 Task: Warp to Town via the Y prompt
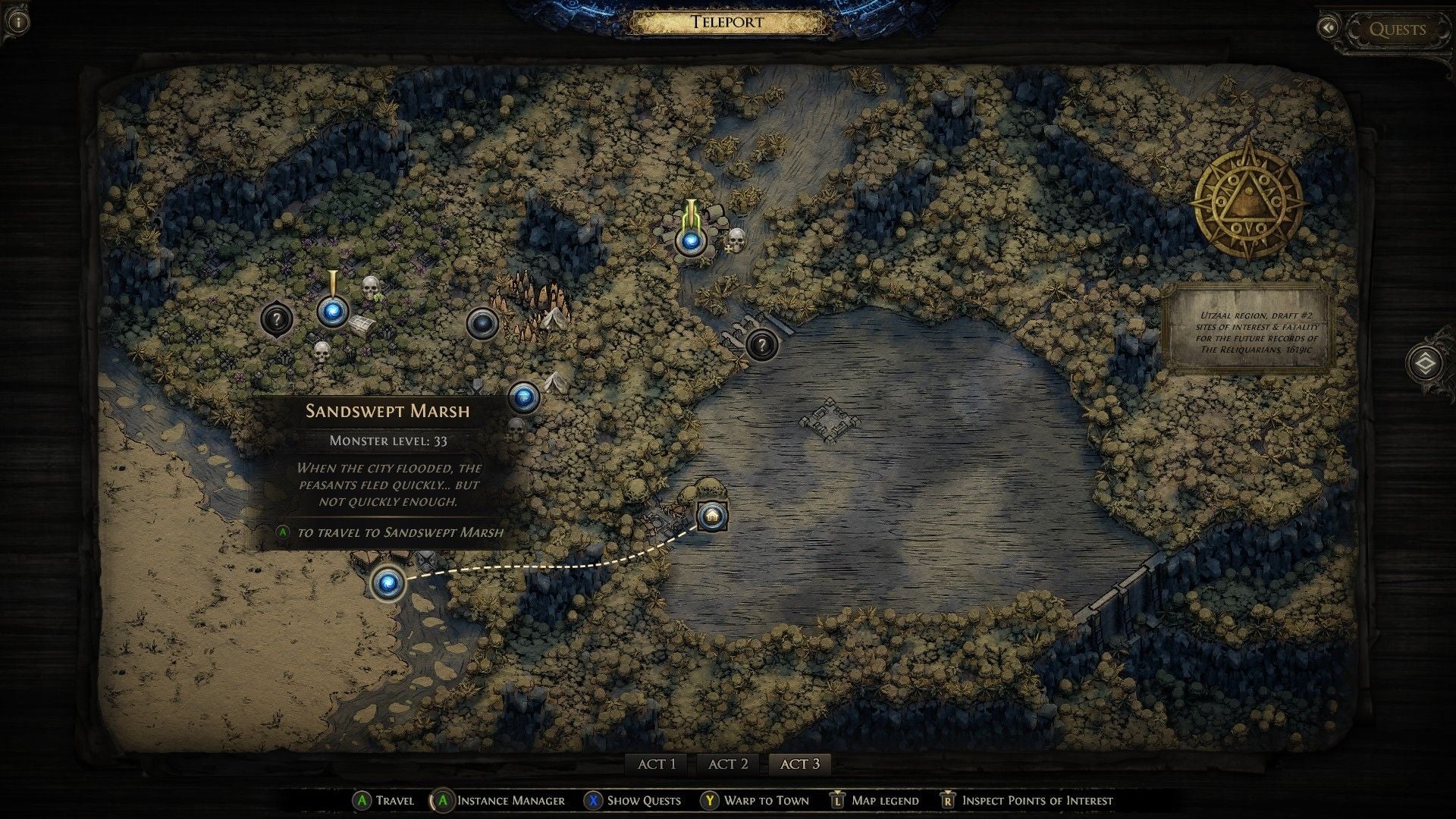pyautogui.click(x=758, y=800)
